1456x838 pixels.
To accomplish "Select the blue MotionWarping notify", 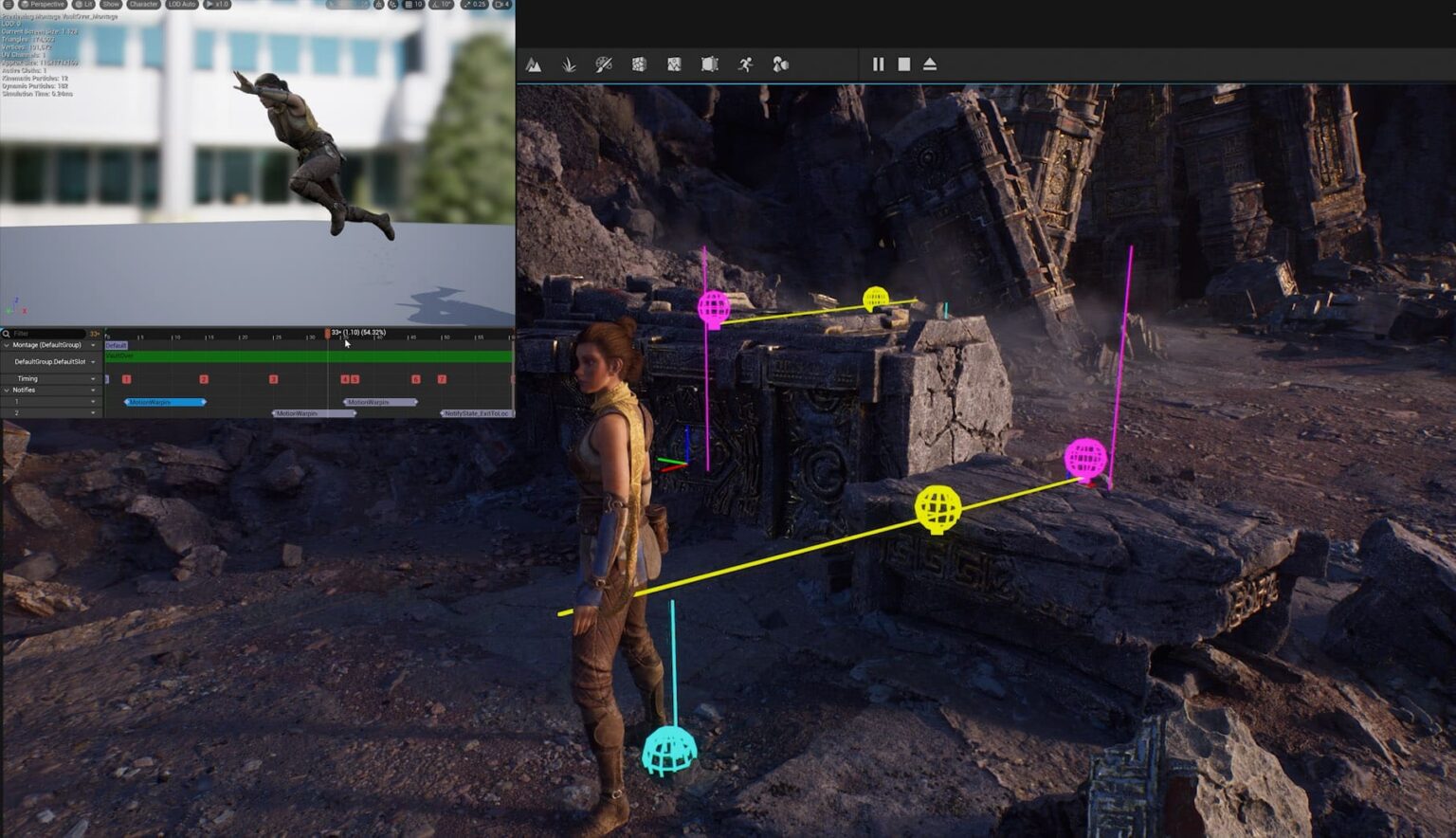I will [x=165, y=402].
